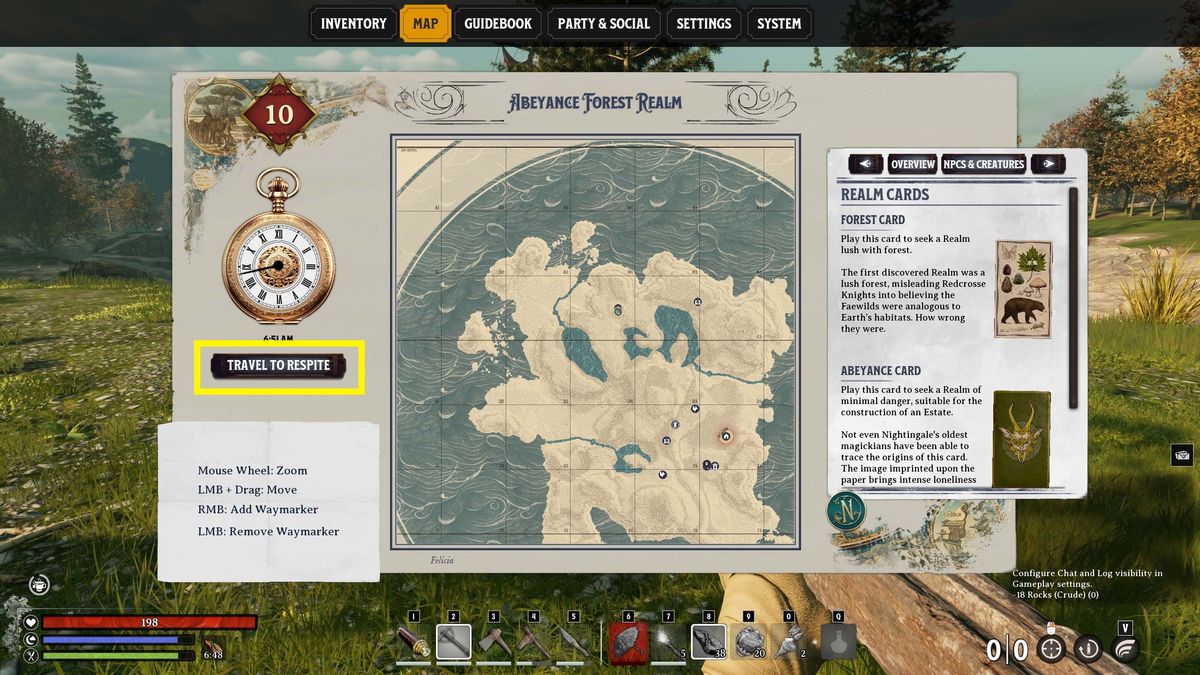Go to next realm info page arrow
1200x675 pixels.
(1048, 164)
